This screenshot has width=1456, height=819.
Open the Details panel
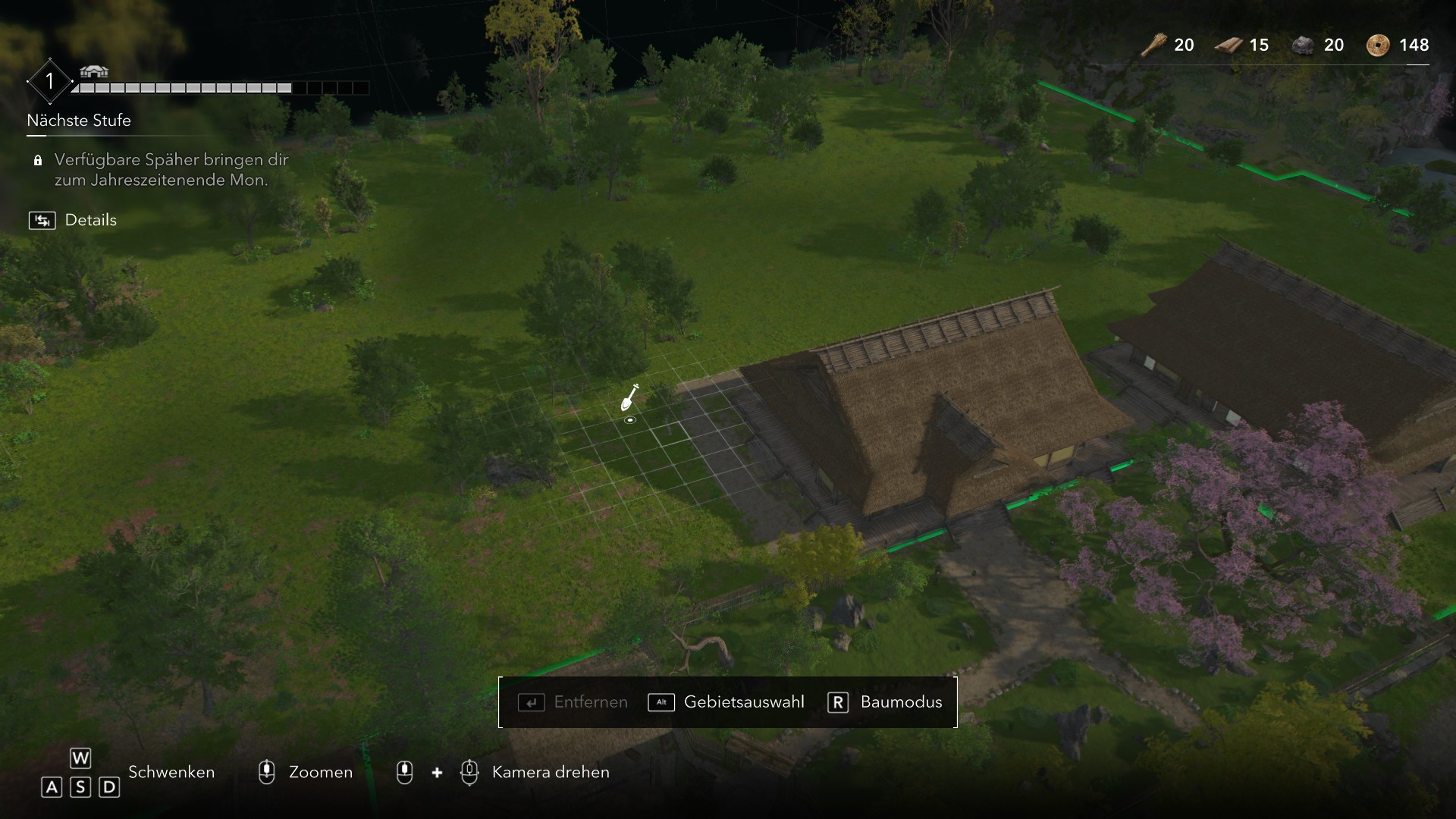click(x=90, y=220)
